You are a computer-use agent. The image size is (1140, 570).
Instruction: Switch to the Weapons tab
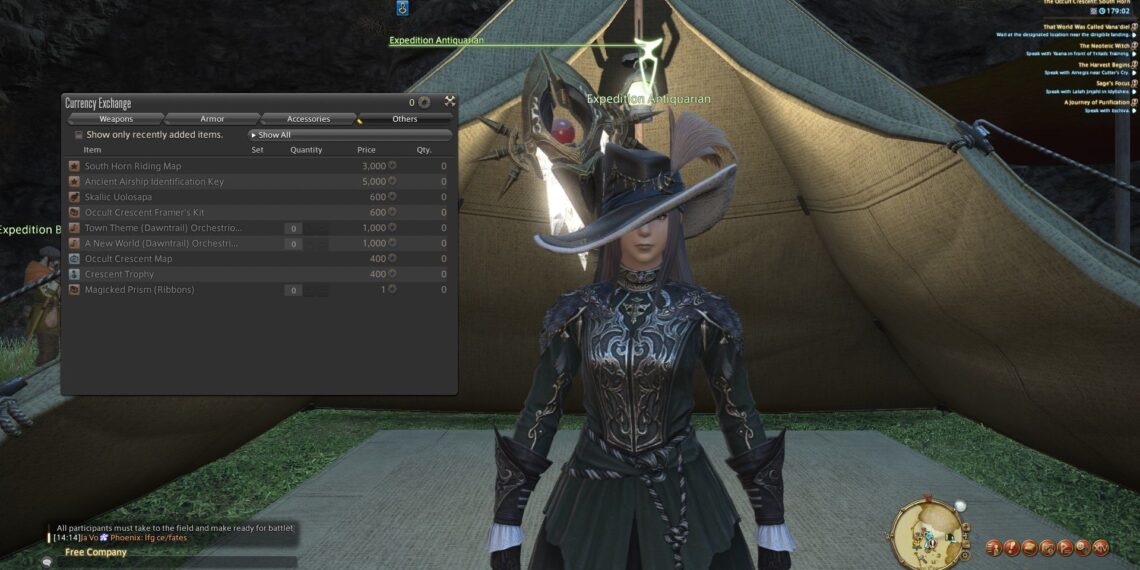tap(116, 119)
